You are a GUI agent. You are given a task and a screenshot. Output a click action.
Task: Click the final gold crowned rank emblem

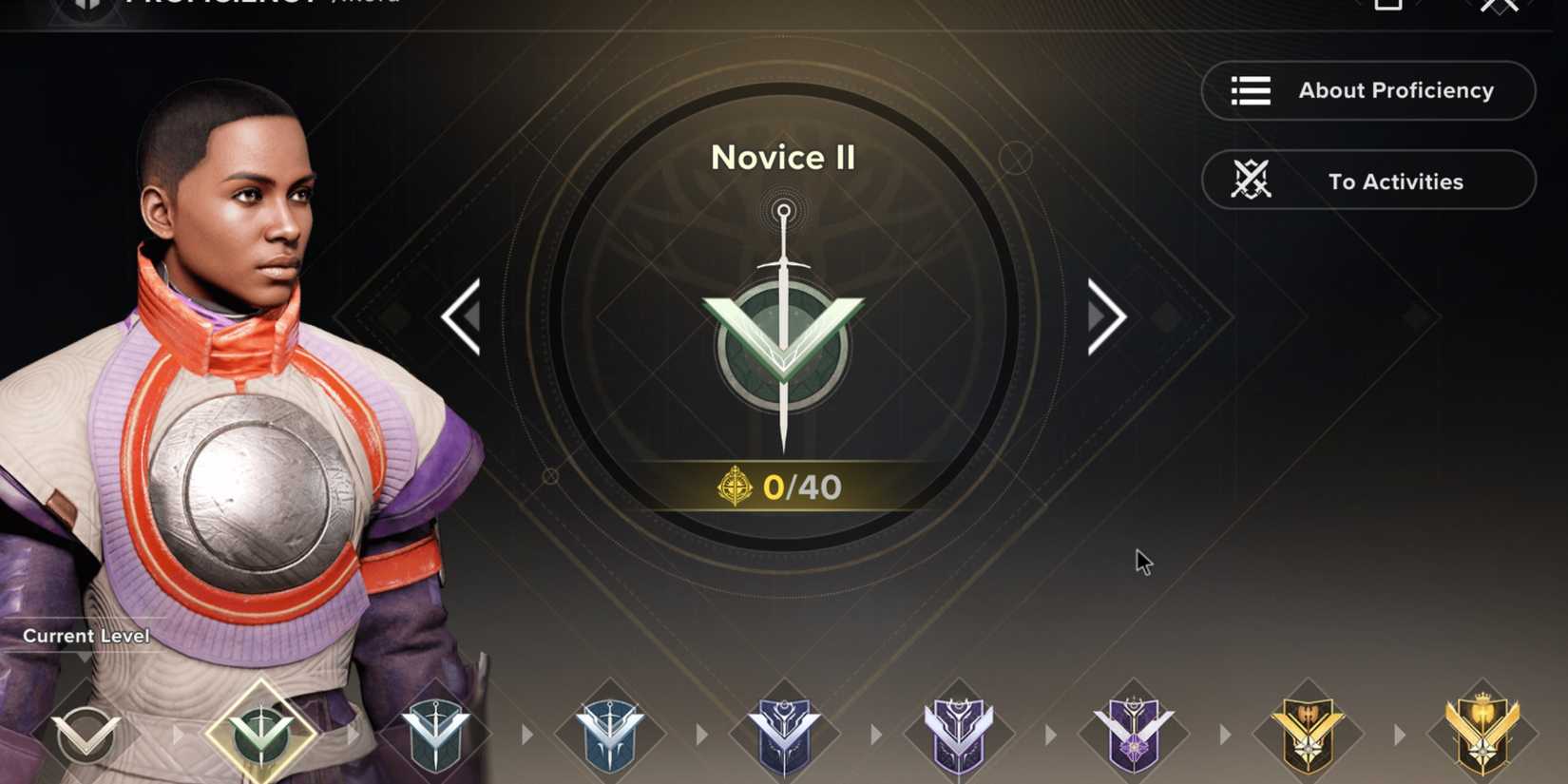pyautogui.click(x=1482, y=732)
